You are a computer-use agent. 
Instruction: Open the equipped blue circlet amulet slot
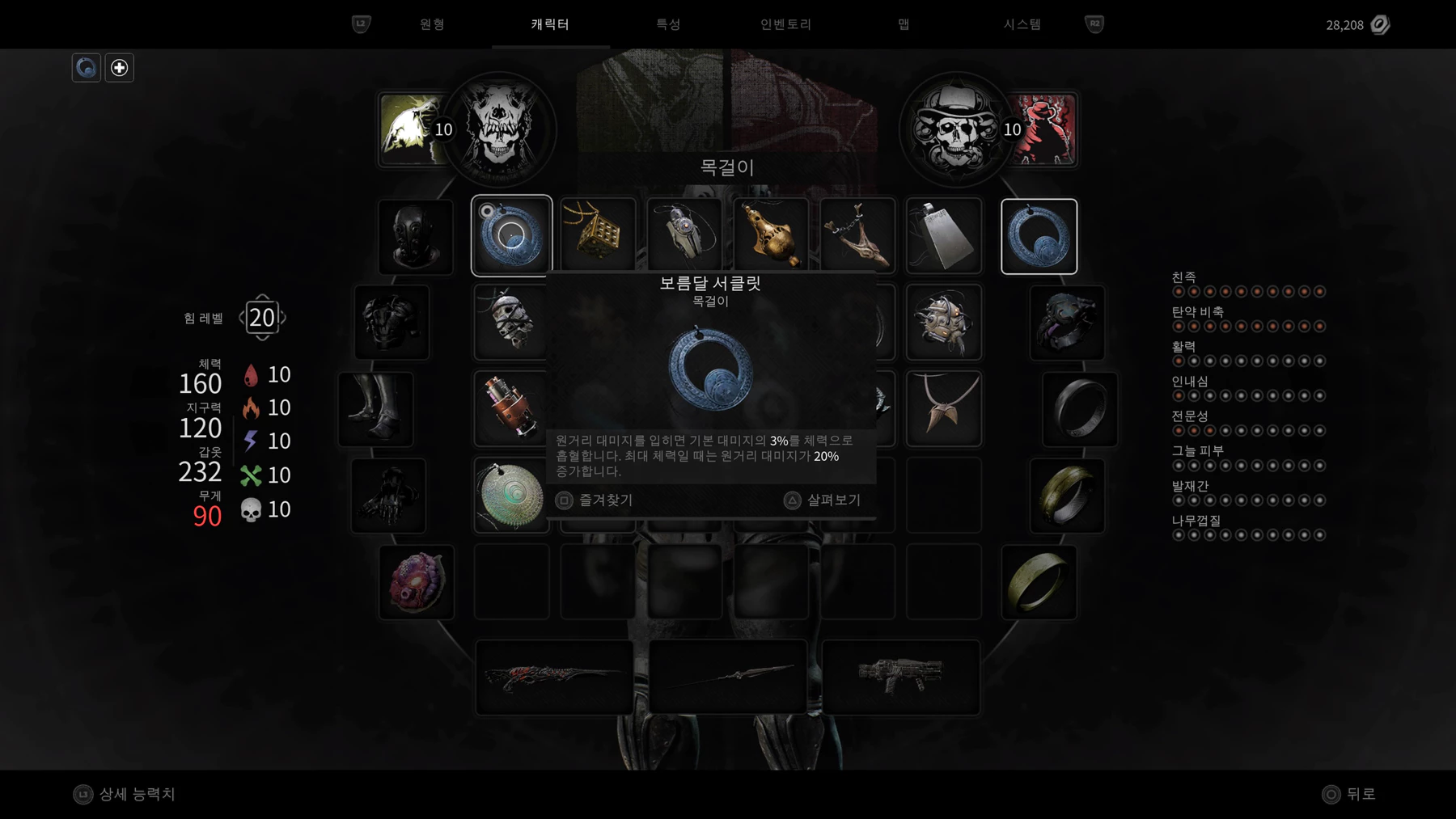pos(1039,236)
